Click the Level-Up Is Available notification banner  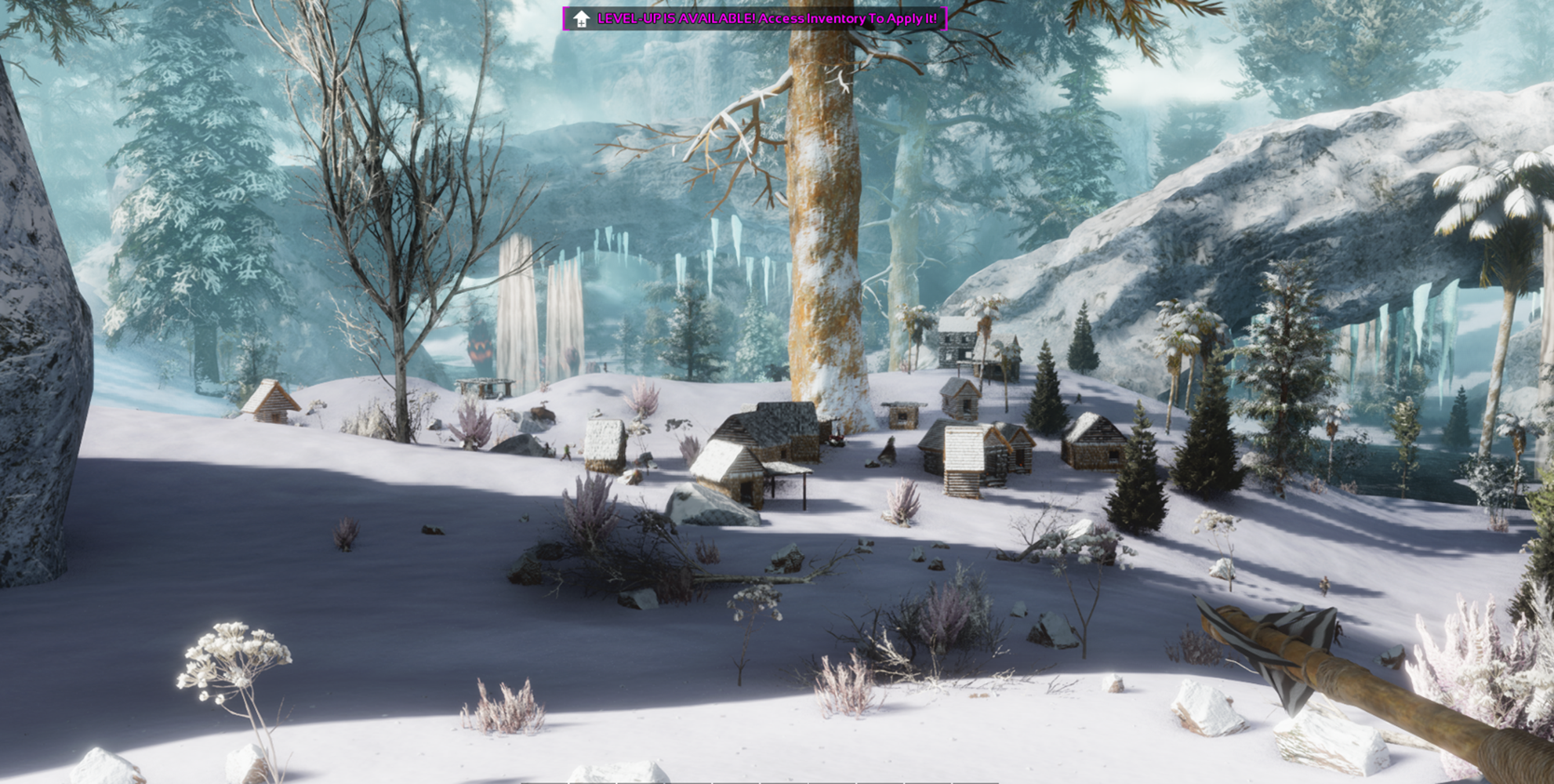[x=766, y=19]
